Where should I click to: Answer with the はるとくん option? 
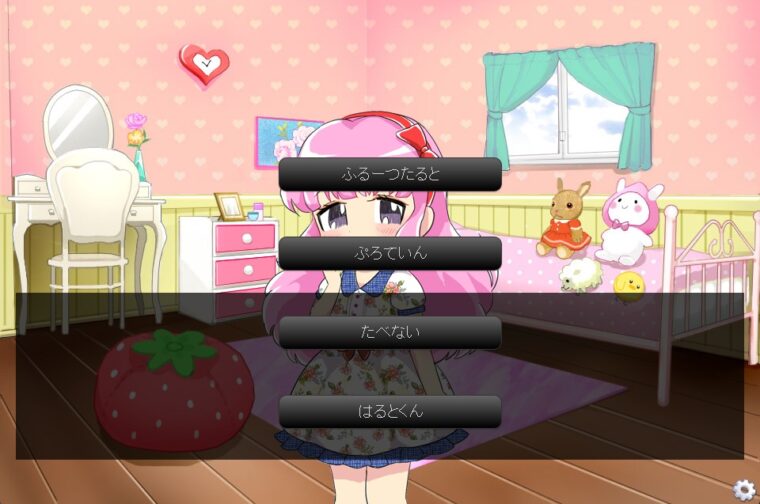pyautogui.click(x=390, y=411)
